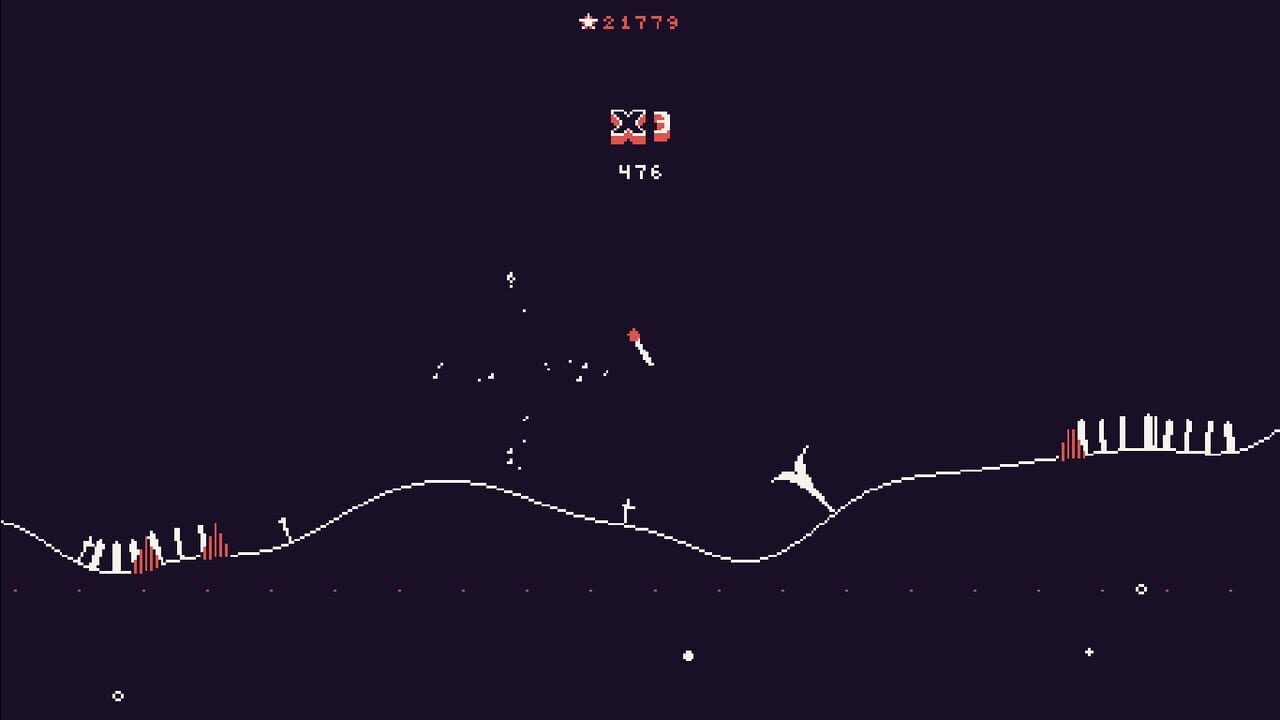Click the small cross marker on the hillside
The width and height of the screenshot is (1280, 720).
pyautogui.click(x=628, y=505)
